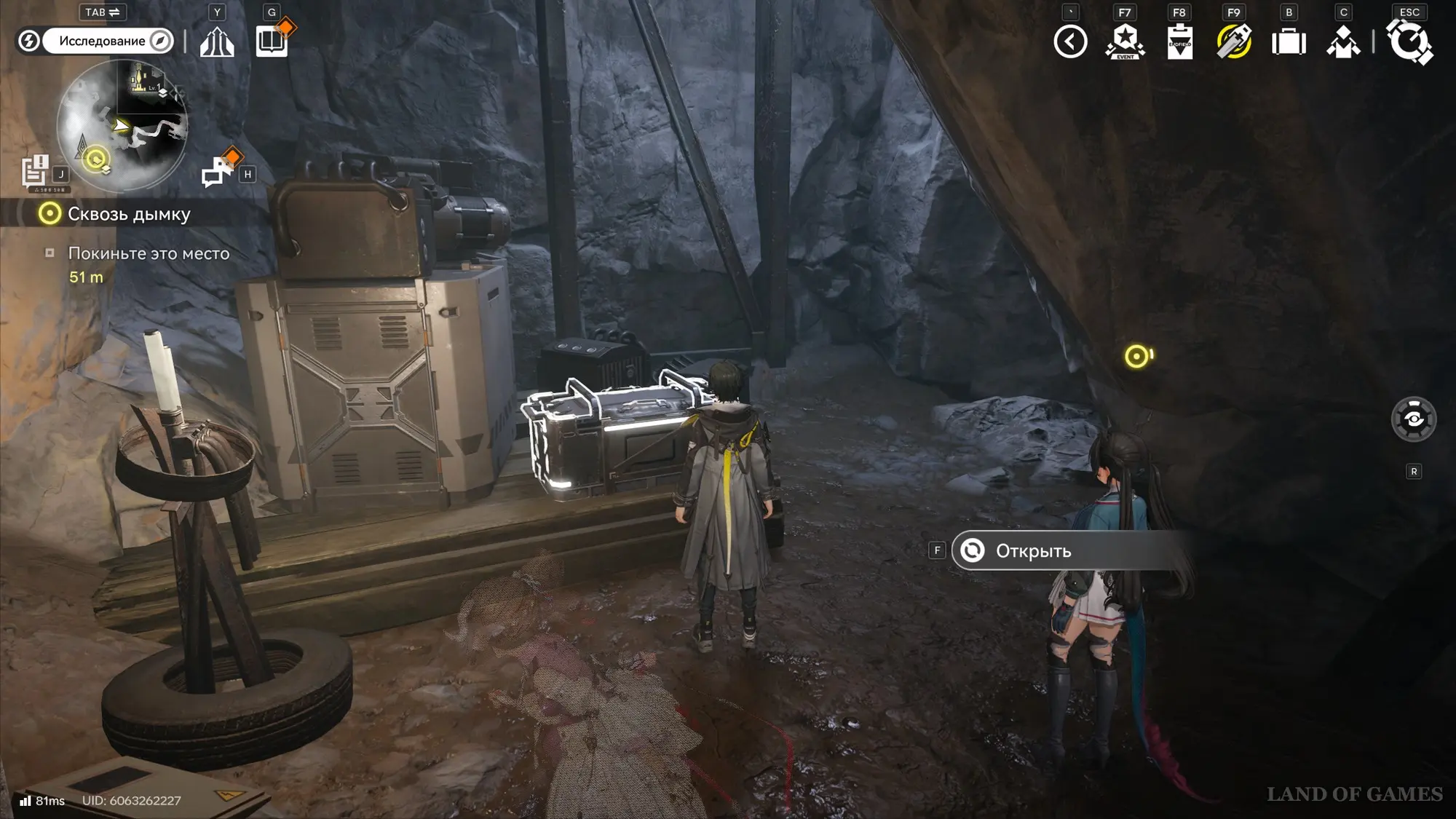Open the Event star badge menu
Image resolution: width=1456 pixels, height=819 pixels.
click(x=1125, y=41)
